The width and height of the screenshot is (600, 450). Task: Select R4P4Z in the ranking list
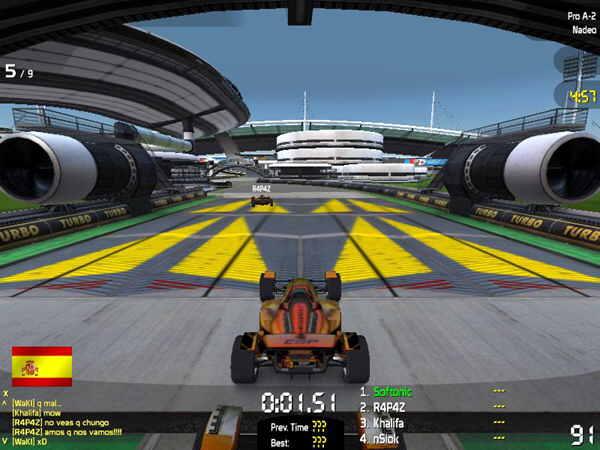pyautogui.click(x=390, y=408)
